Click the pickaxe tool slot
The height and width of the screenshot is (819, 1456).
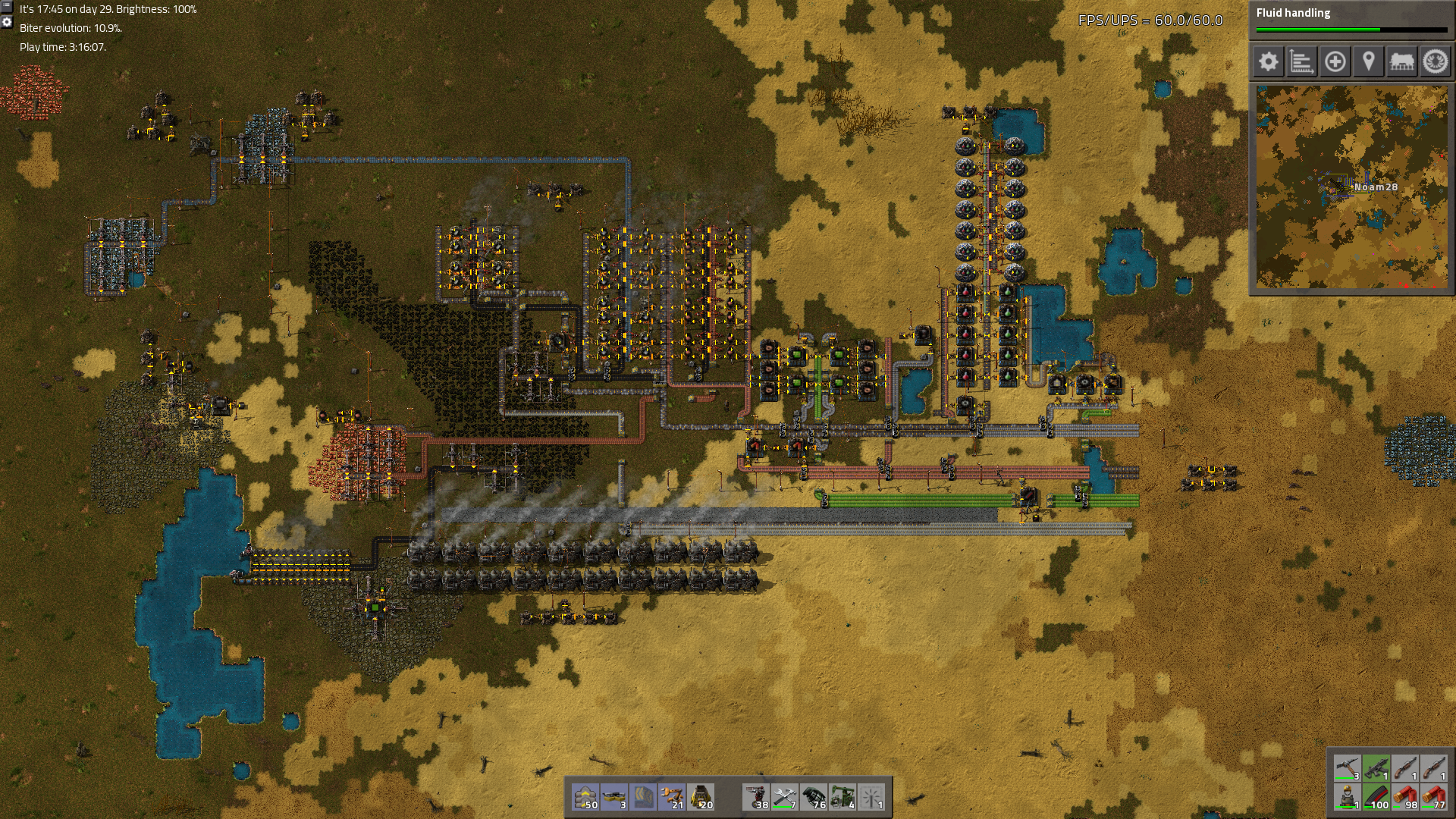pos(1348,769)
